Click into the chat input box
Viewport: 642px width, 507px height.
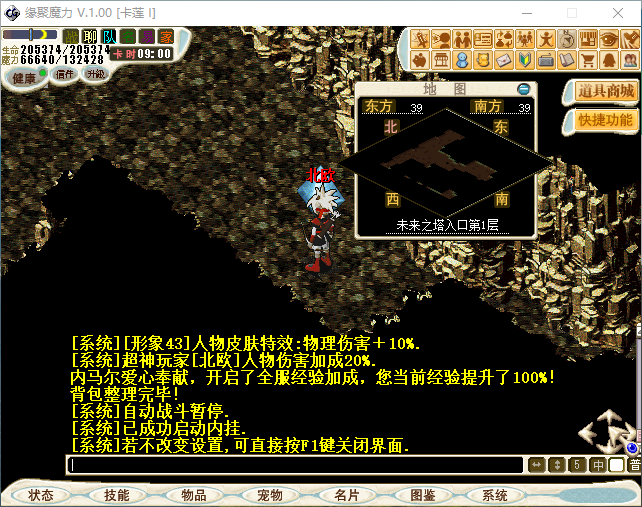click(295, 465)
